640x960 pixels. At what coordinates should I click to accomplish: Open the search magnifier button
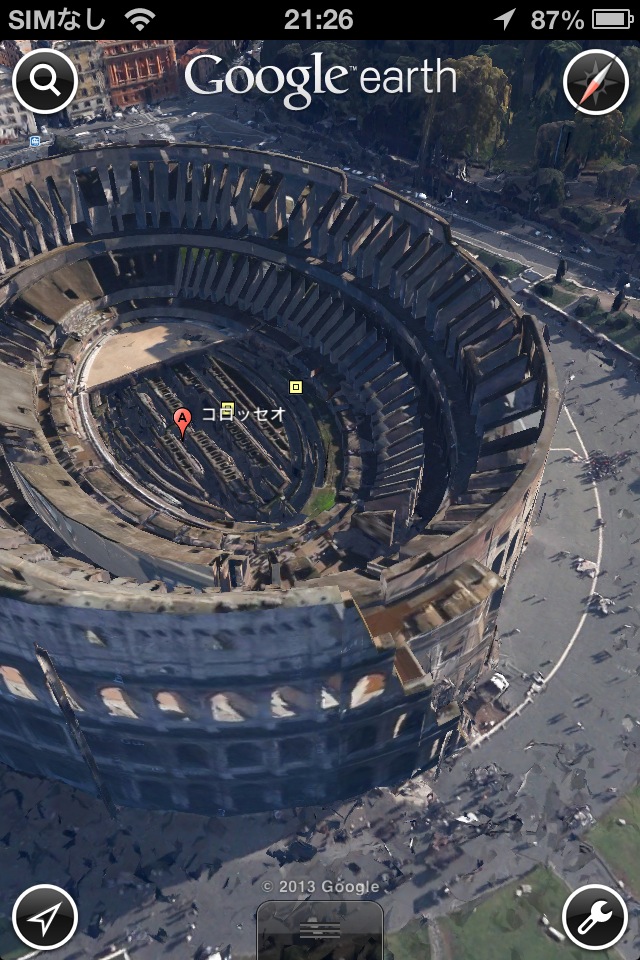pos(45,81)
